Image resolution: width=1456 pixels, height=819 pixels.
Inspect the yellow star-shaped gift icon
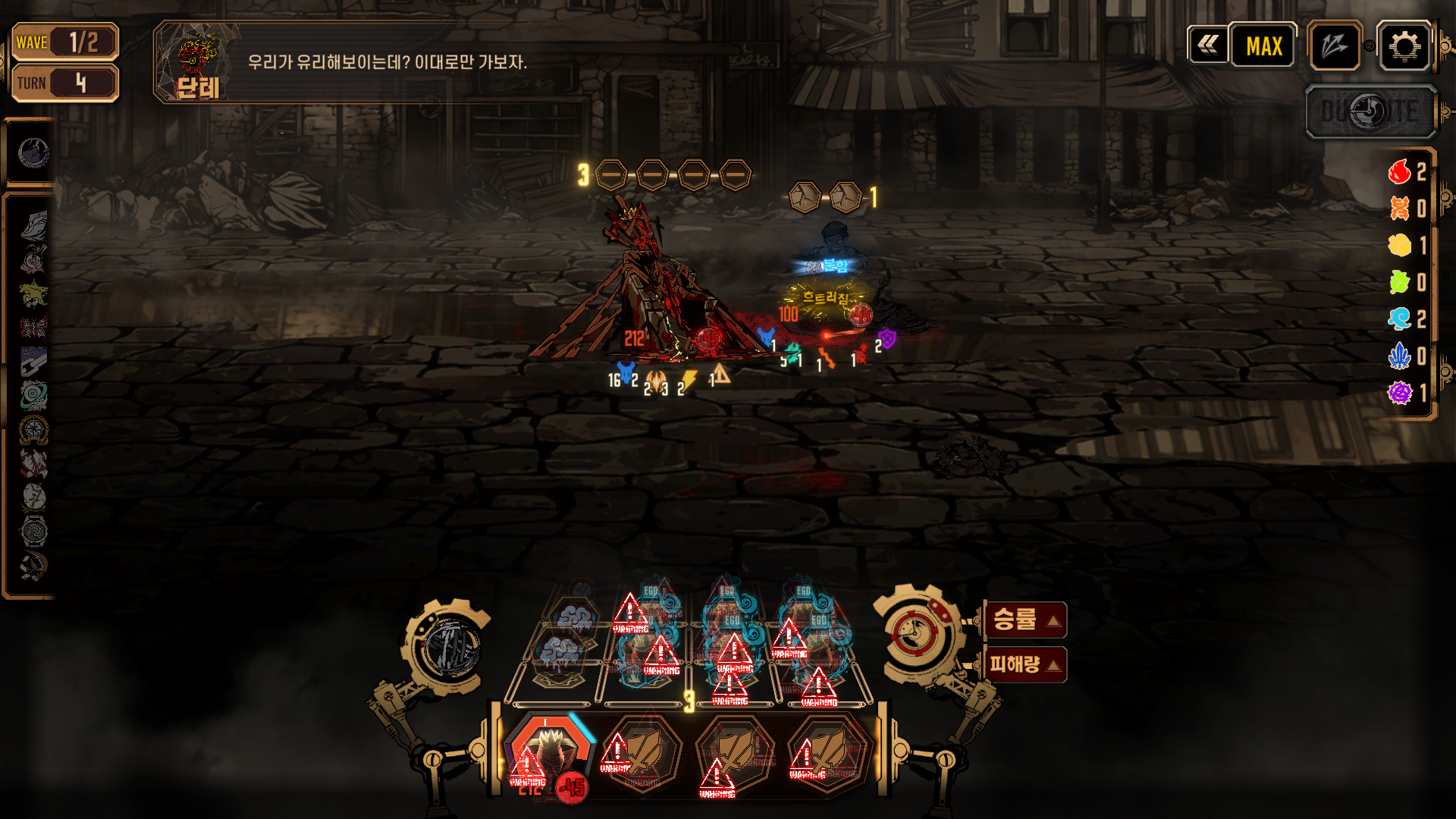click(x=33, y=293)
